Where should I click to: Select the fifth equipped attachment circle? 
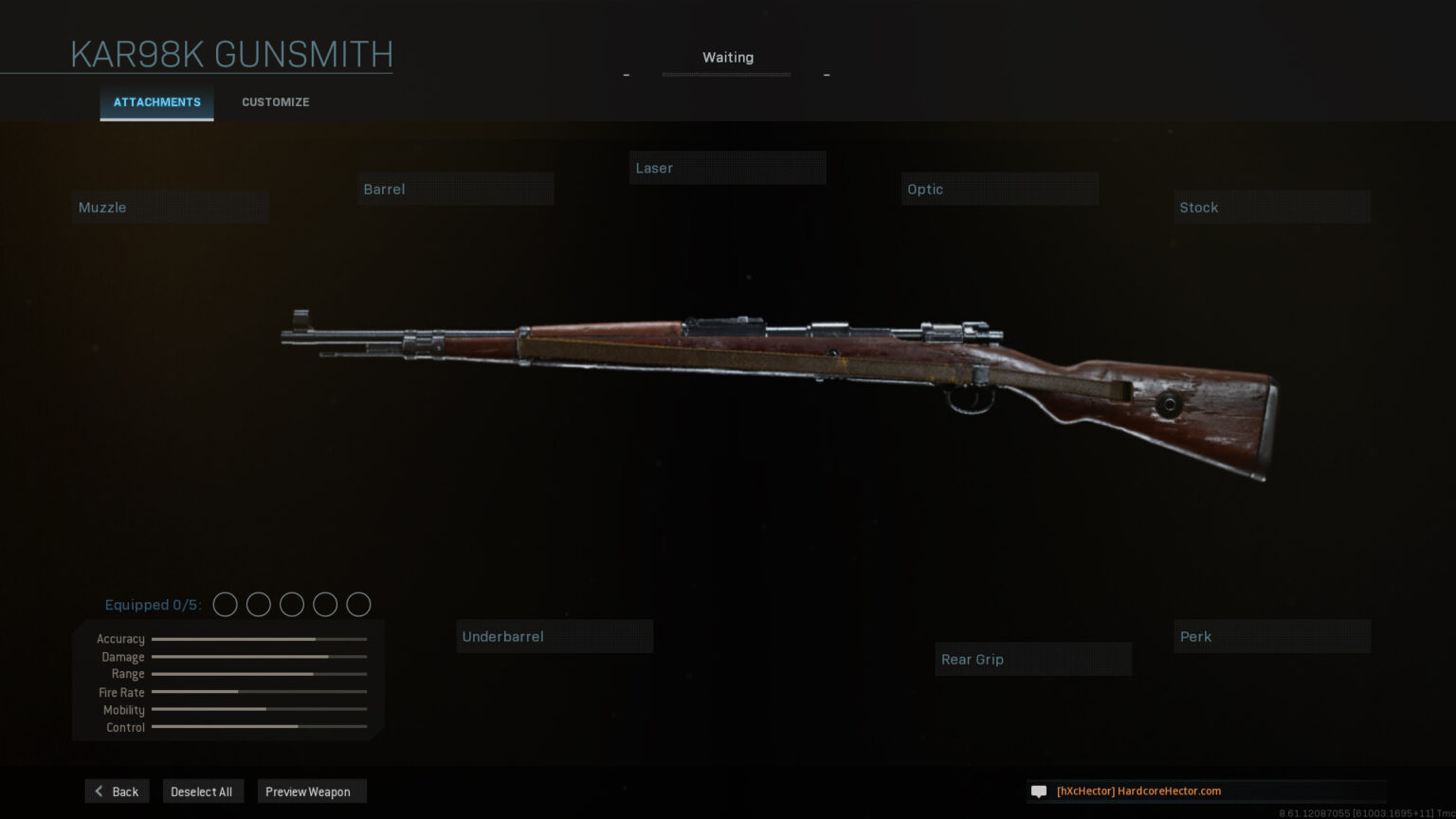pos(358,604)
